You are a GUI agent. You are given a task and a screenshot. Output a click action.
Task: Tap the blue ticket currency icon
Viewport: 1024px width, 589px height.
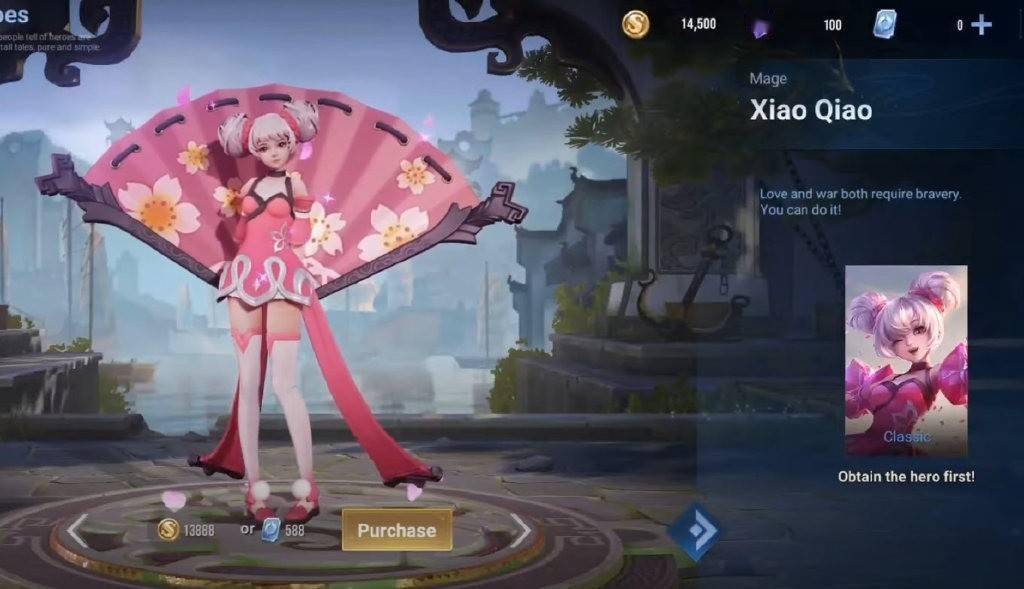point(884,24)
